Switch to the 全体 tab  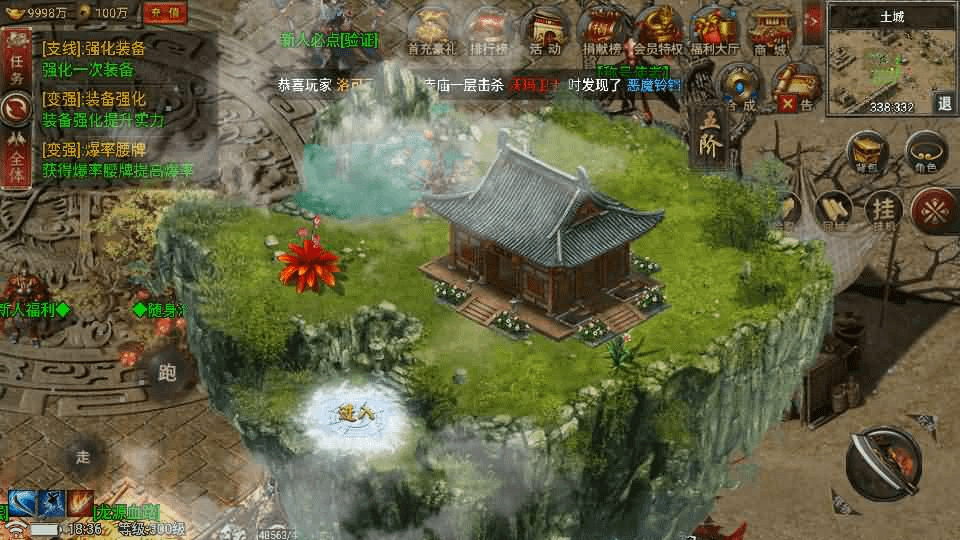pyautogui.click(x=15, y=162)
